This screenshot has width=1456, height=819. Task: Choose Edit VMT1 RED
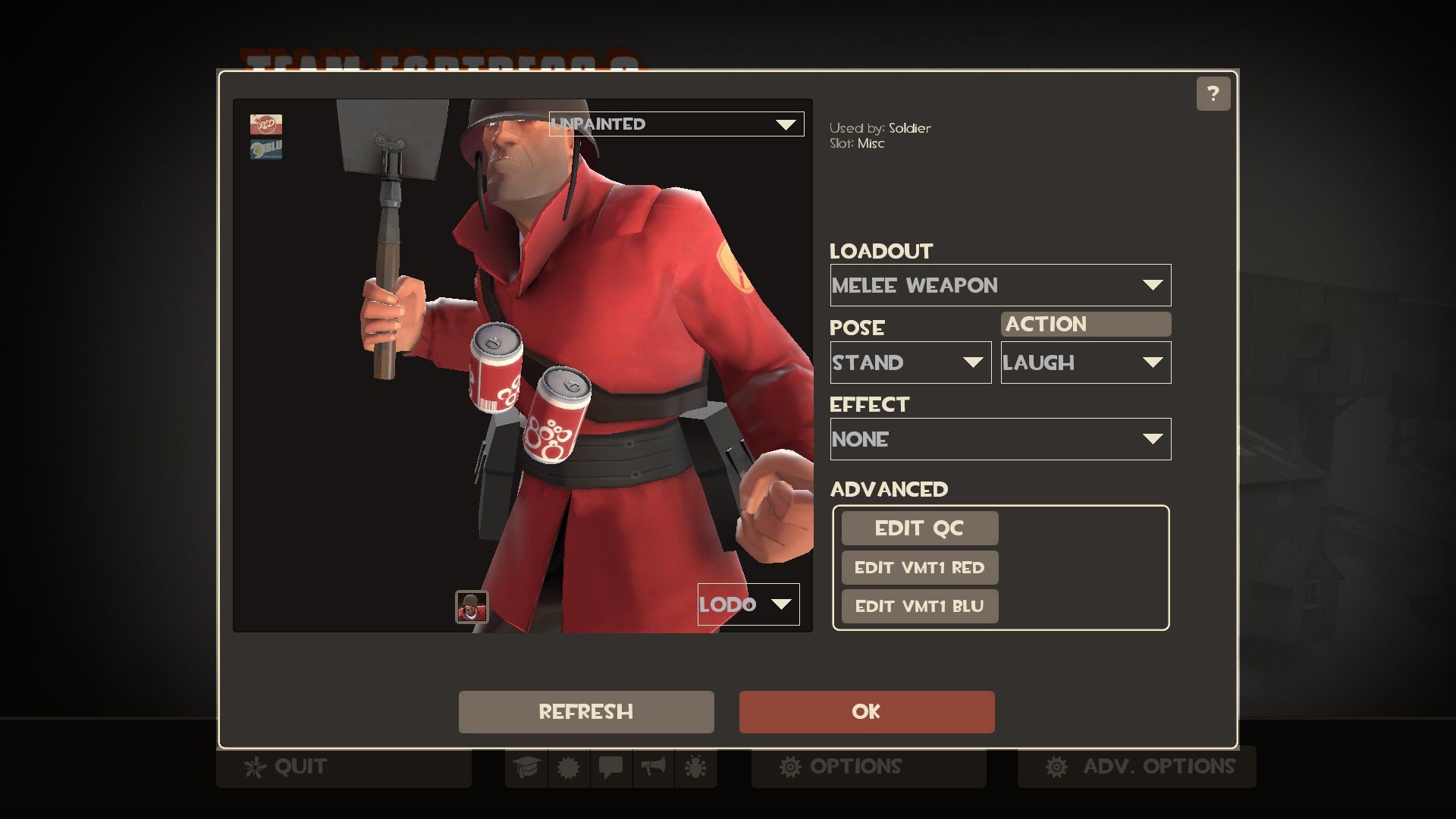[x=919, y=568]
